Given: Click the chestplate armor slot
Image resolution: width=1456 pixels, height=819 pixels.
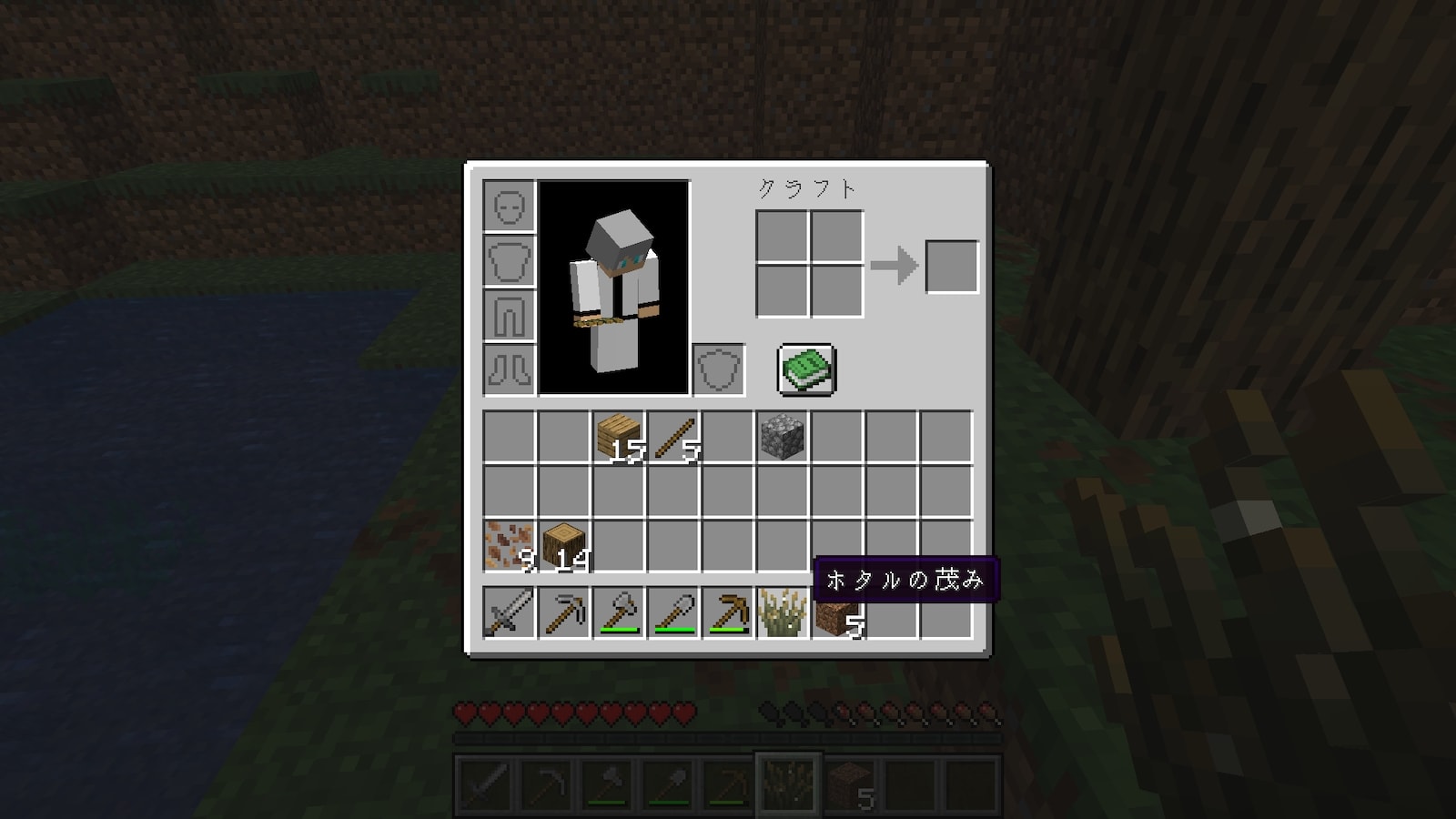Looking at the screenshot, I should click(x=510, y=261).
